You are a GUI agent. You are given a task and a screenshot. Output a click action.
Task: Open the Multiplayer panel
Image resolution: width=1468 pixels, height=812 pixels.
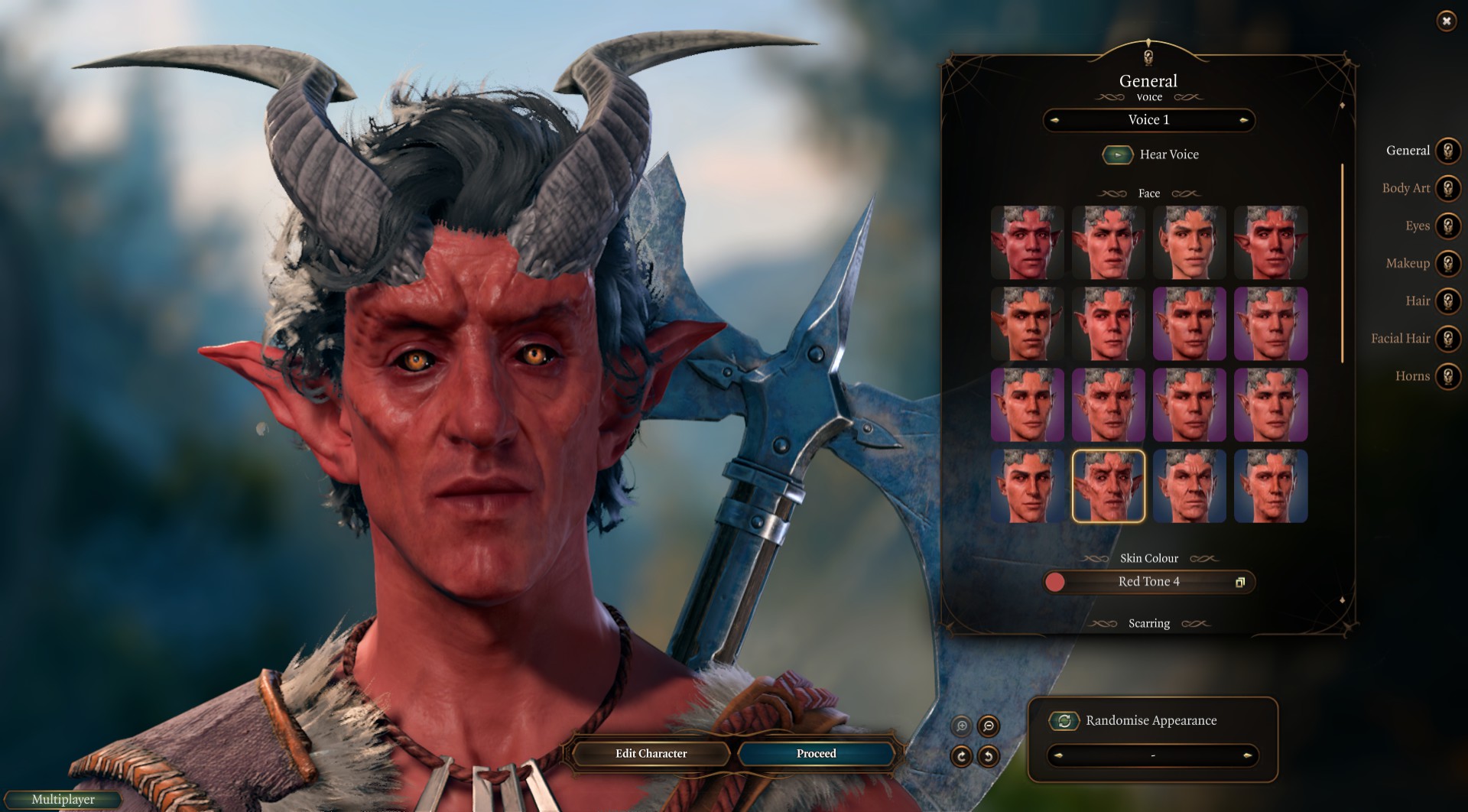(63, 799)
